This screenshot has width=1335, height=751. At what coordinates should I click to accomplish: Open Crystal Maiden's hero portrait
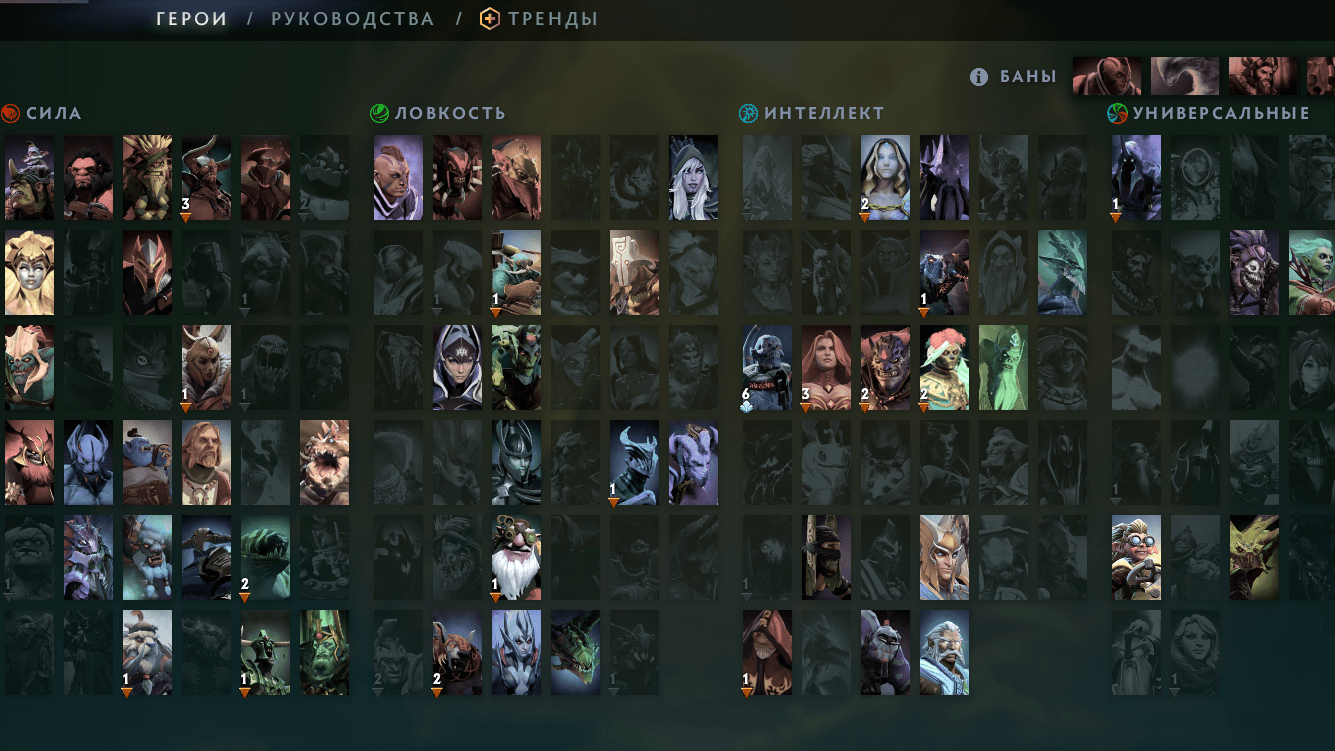pos(885,178)
